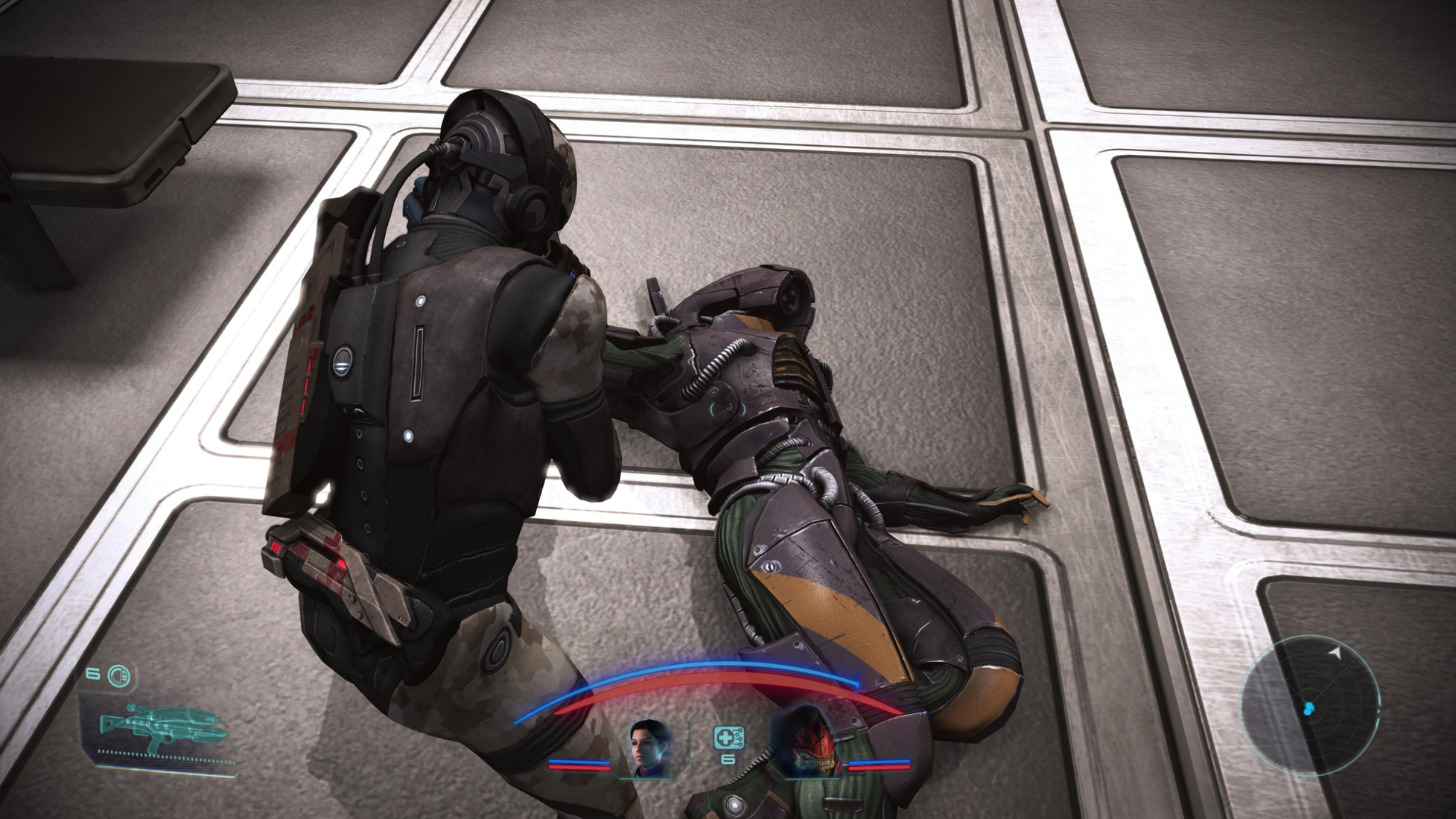Image resolution: width=1456 pixels, height=819 pixels.
Task: Use the medi-gel first aid icon
Action: [x=728, y=738]
